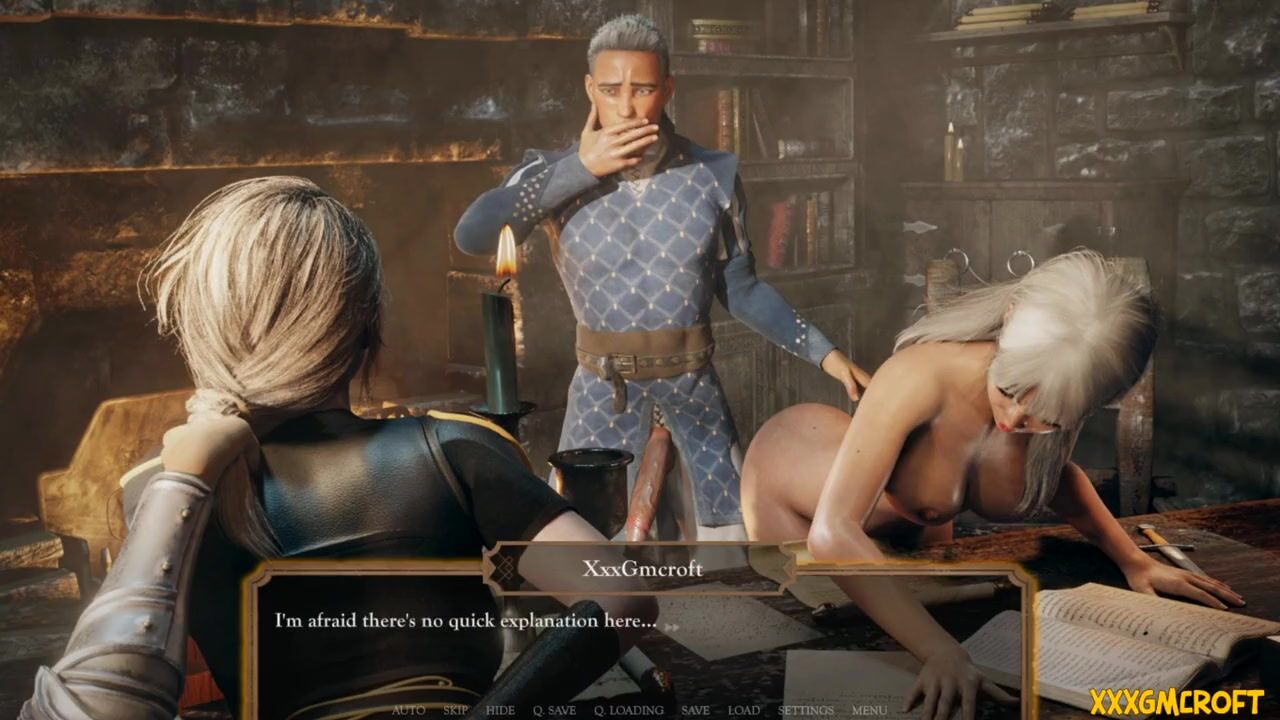Enable Auto dialogue advance
This screenshot has width=1280, height=720.
pyautogui.click(x=408, y=710)
